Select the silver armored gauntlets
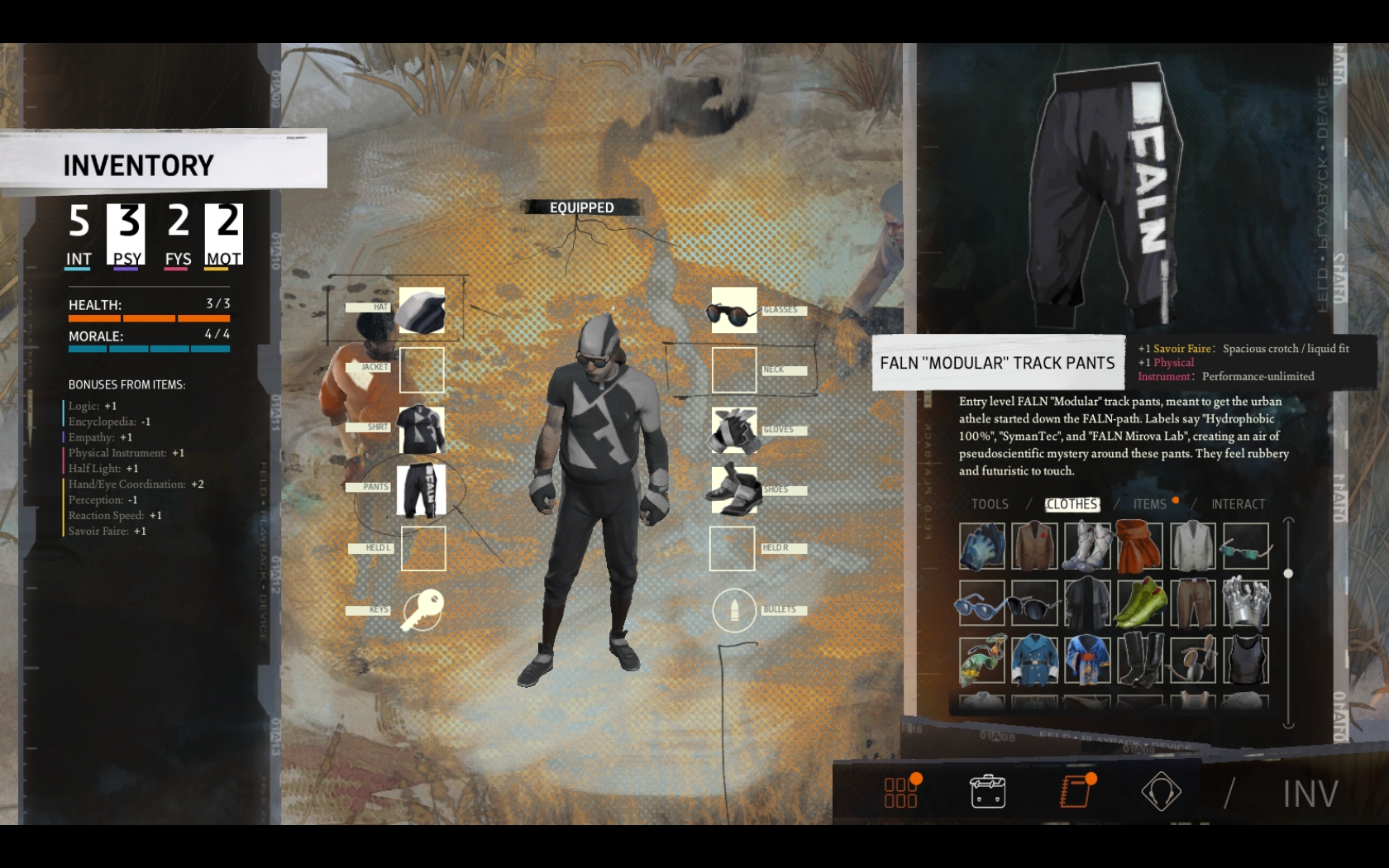Image resolution: width=1389 pixels, height=868 pixels. tap(1245, 603)
